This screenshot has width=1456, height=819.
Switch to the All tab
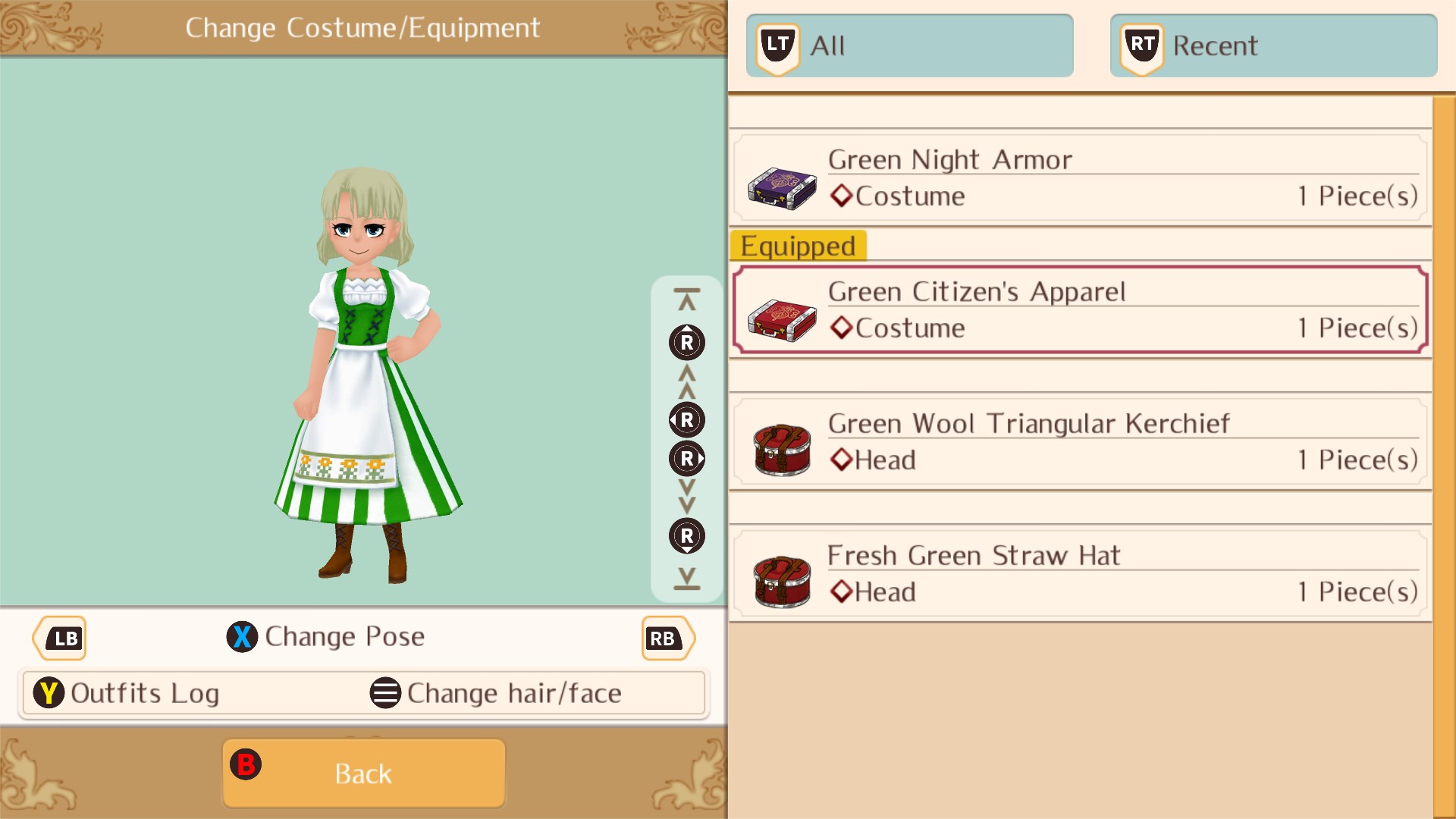pos(908,45)
